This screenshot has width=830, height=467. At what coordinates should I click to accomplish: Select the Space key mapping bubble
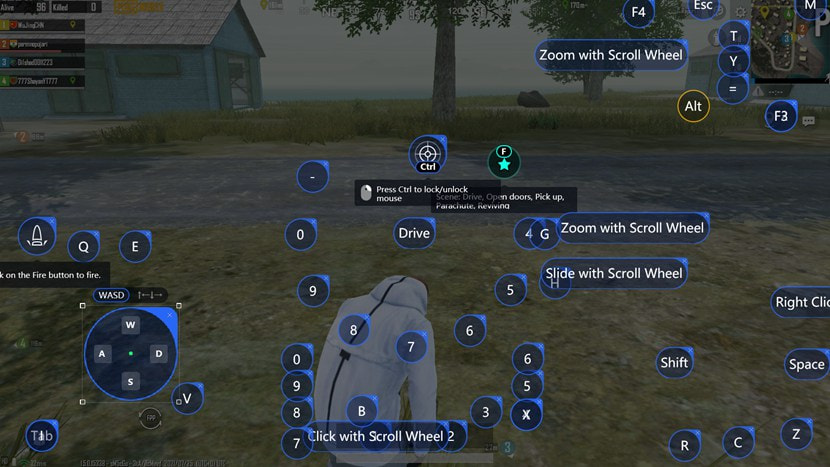coord(806,364)
